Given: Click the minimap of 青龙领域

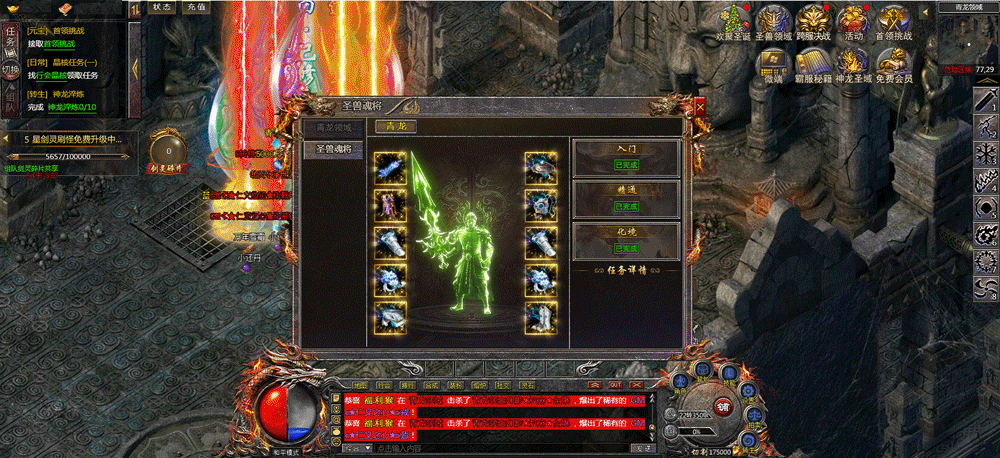Looking at the screenshot, I should pos(968,40).
